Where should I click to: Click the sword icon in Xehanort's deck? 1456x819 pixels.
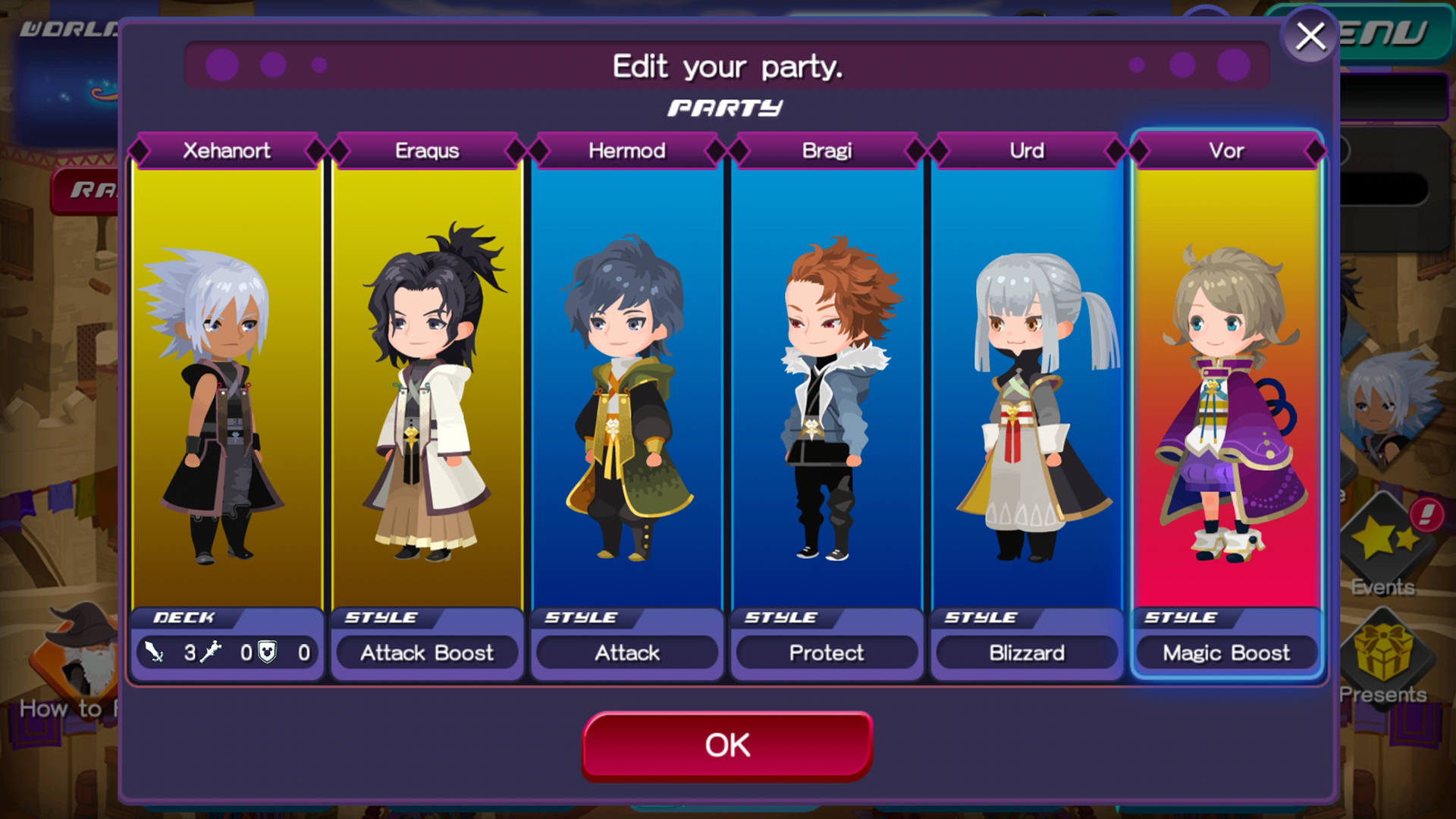pyautogui.click(x=153, y=653)
